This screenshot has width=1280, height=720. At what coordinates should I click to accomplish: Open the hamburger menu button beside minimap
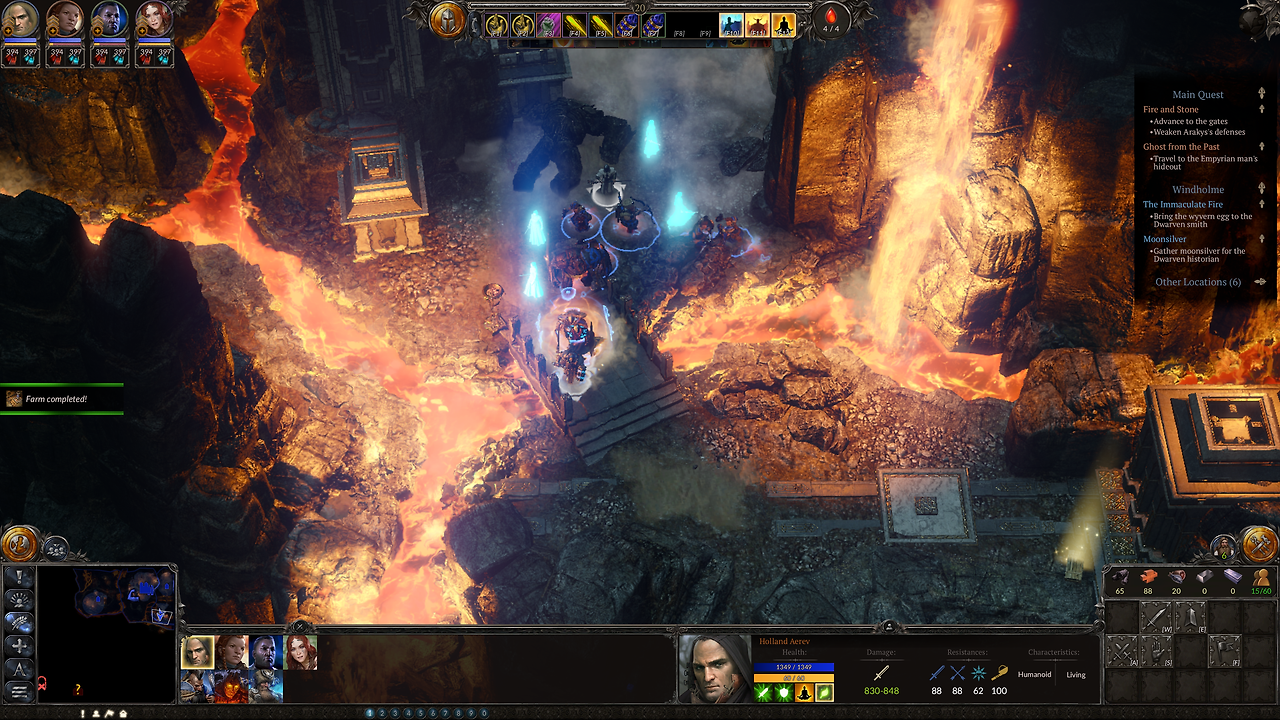tap(18, 691)
